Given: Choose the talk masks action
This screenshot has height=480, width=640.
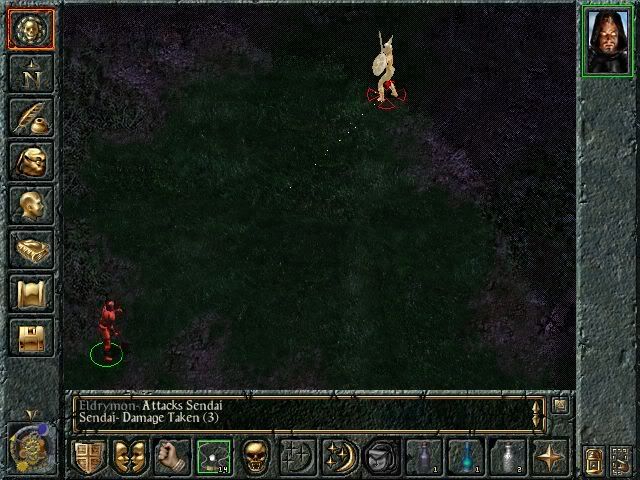Looking at the screenshot, I should (127, 456).
